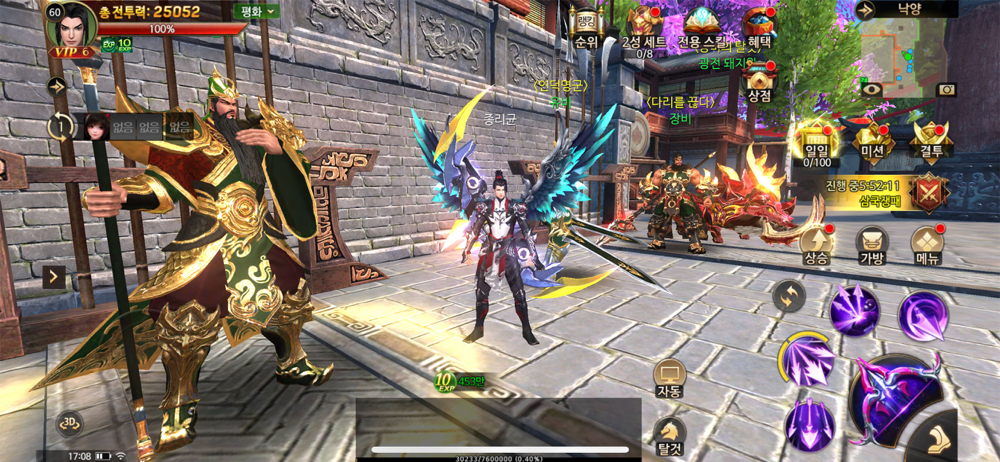1000x462 pixels.
Task: Mount up with the 탈것 button
Action: pyautogui.click(x=669, y=434)
